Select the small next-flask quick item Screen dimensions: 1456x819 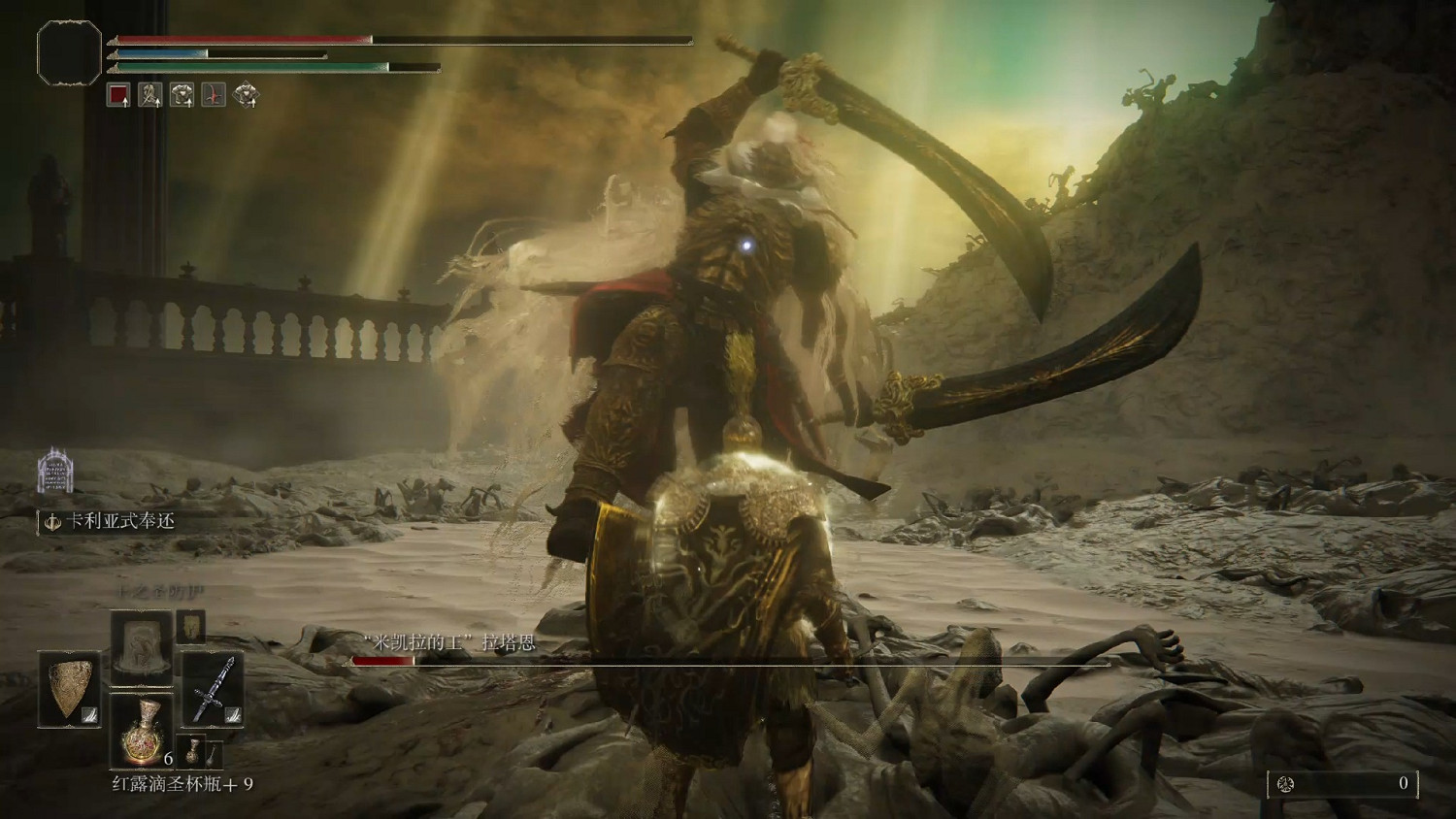[x=195, y=752]
